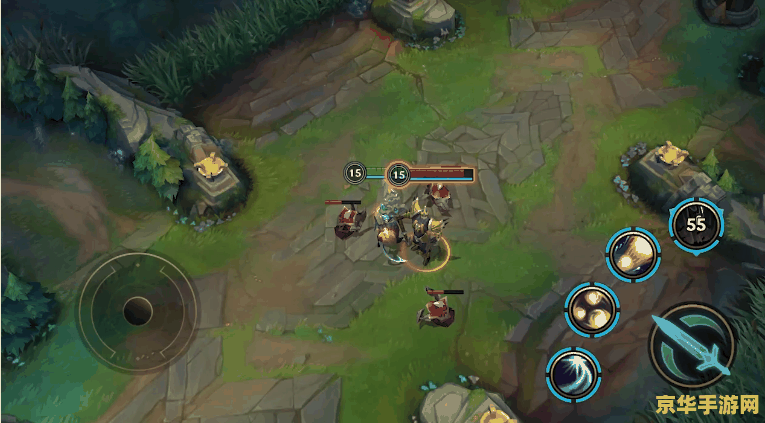Use the glowing comet projectile ability
Image resolution: width=765 pixels, height=423 pixels.
click(x=633, y=256)
